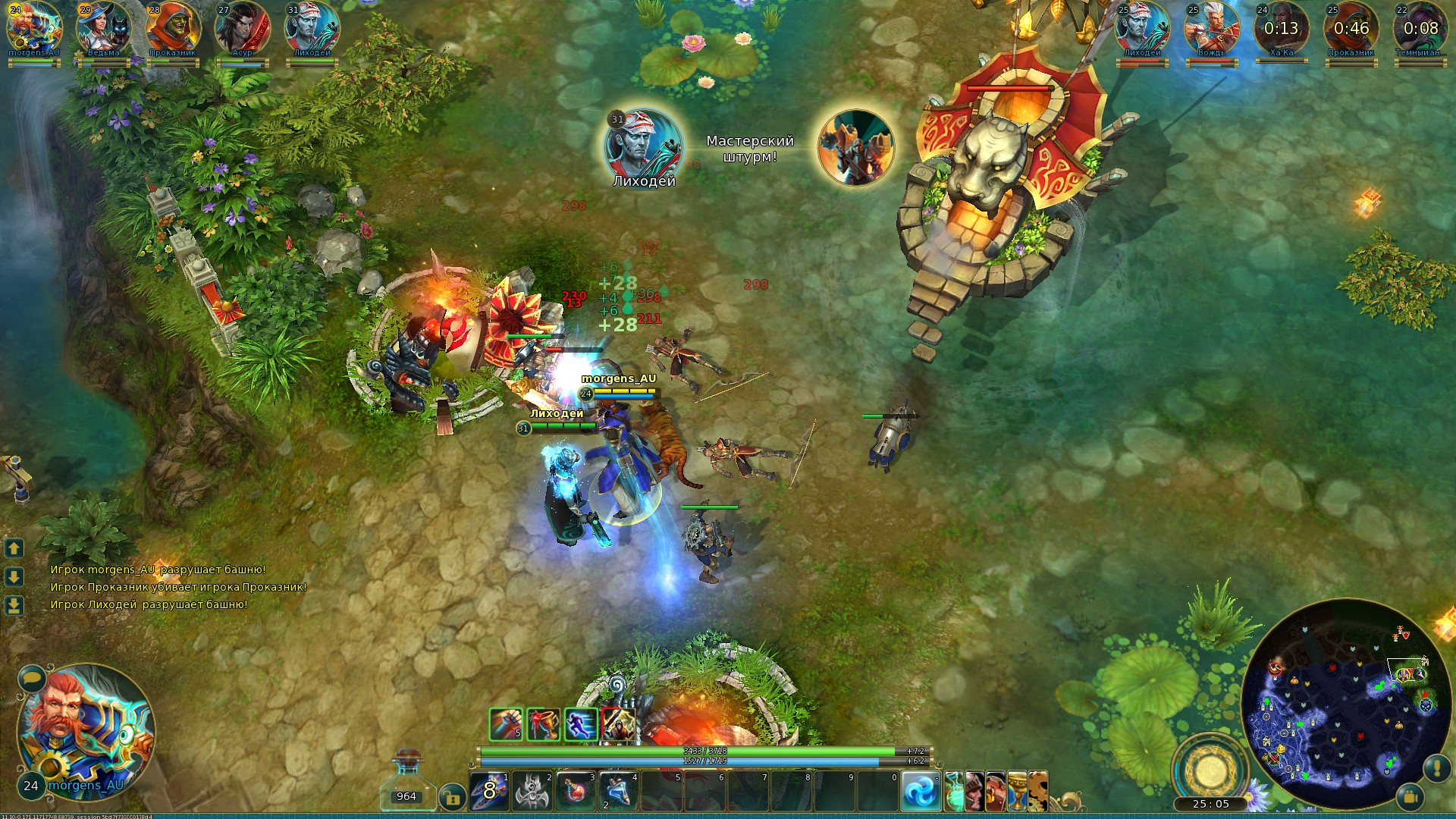Image resolution: width=1456 pixels, height=819 pixels.
Task: Use the red potion in slot 3
Action: [576, 791]
